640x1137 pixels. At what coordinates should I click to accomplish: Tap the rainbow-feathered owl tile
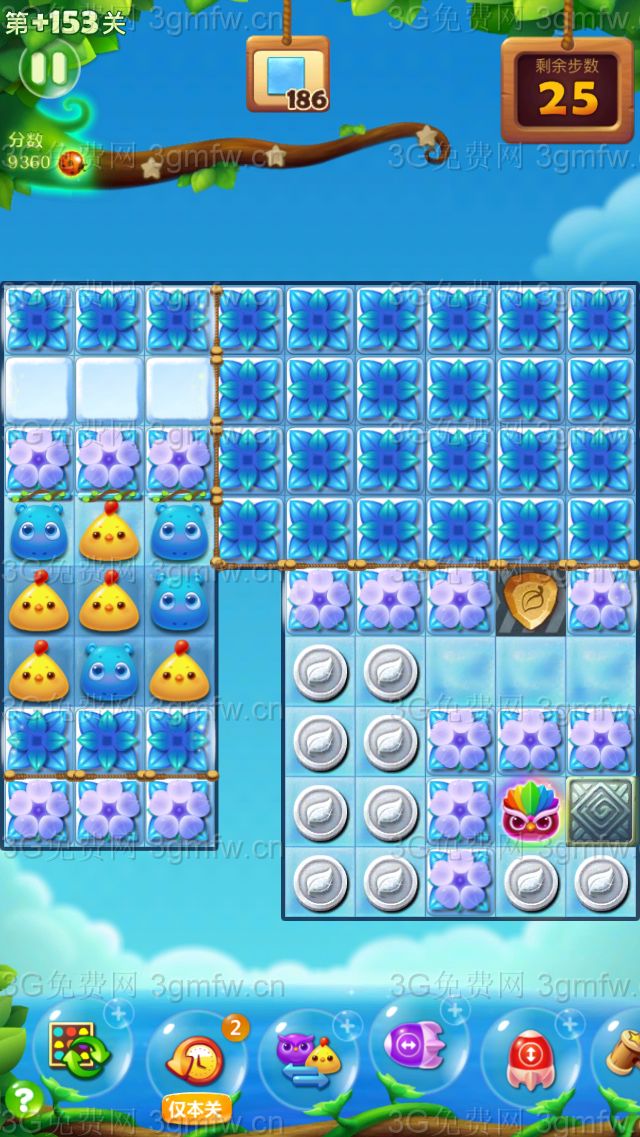(x=530, y=810)
